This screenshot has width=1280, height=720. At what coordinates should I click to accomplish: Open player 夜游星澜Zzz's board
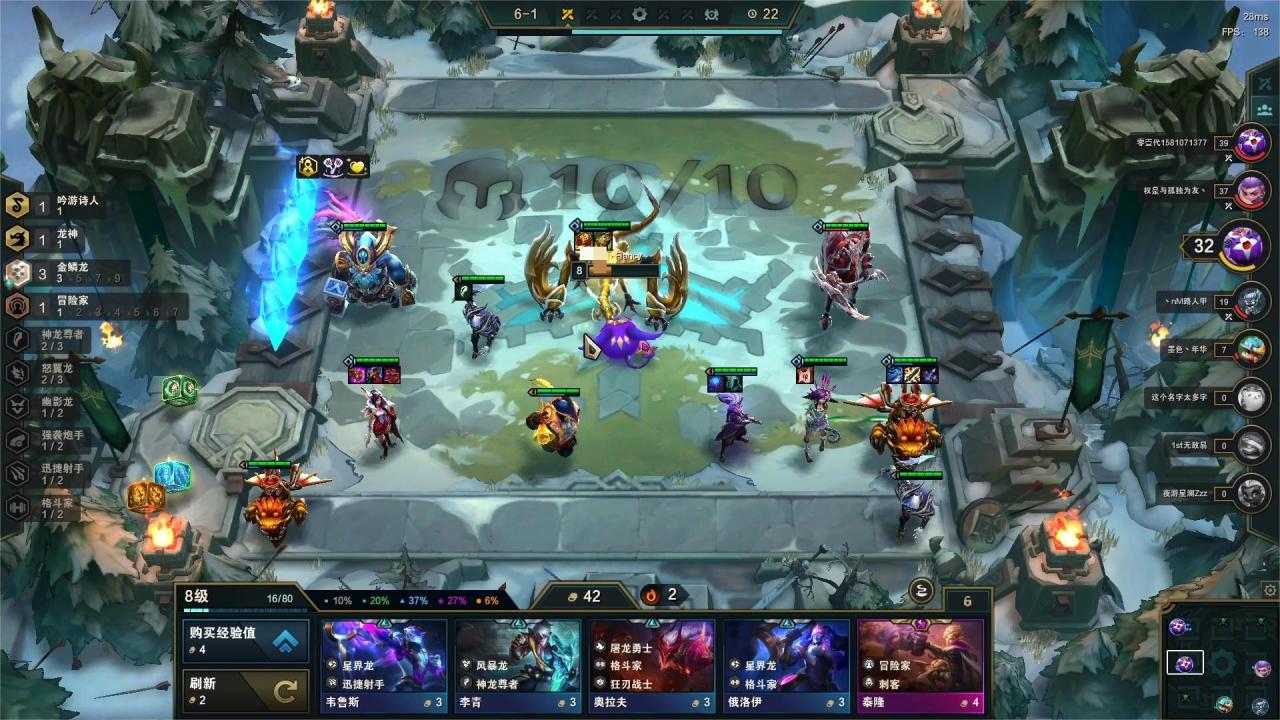(1251, 493)
